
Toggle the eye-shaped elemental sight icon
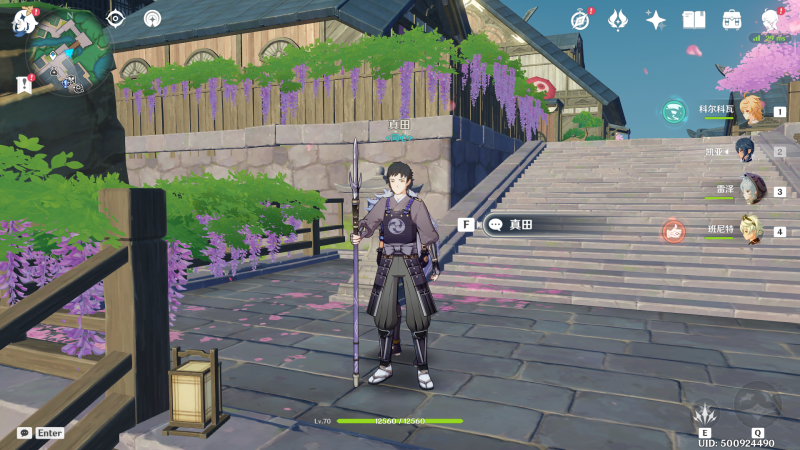[x=115, y=18]
